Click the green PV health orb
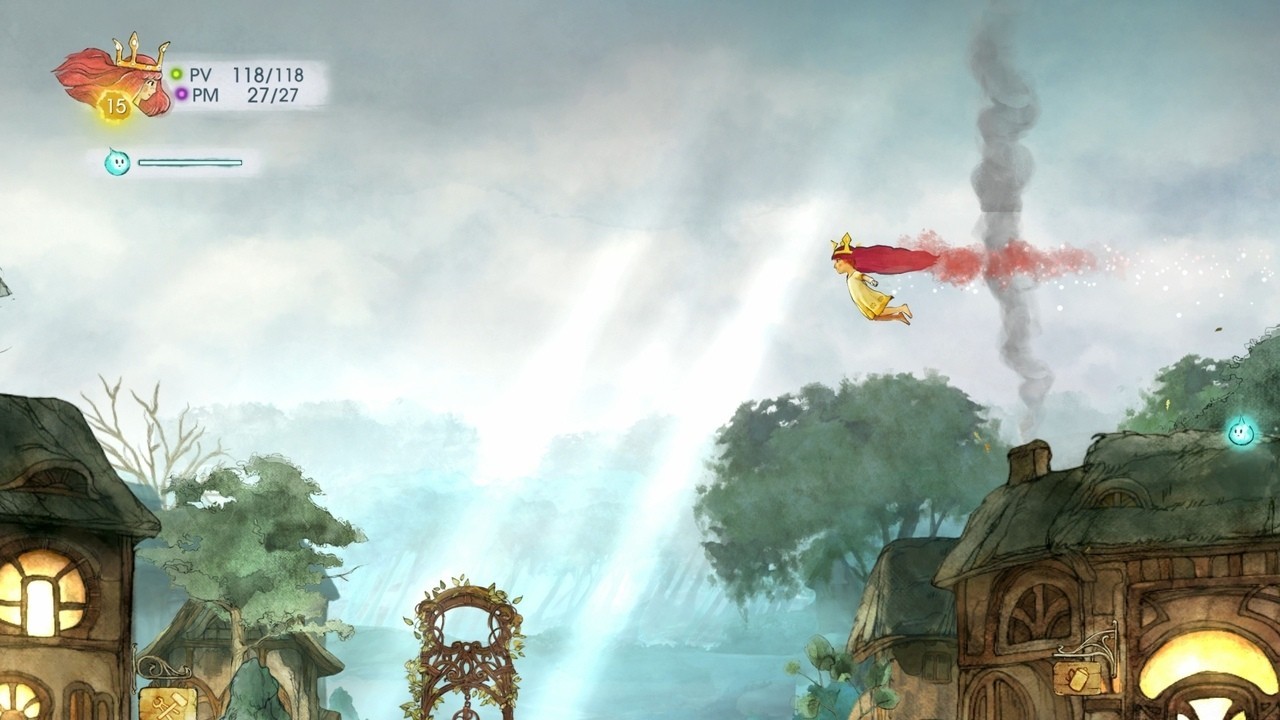This screenshot has width=1280, height=720. pyautogui.click(x=175, y=72)
